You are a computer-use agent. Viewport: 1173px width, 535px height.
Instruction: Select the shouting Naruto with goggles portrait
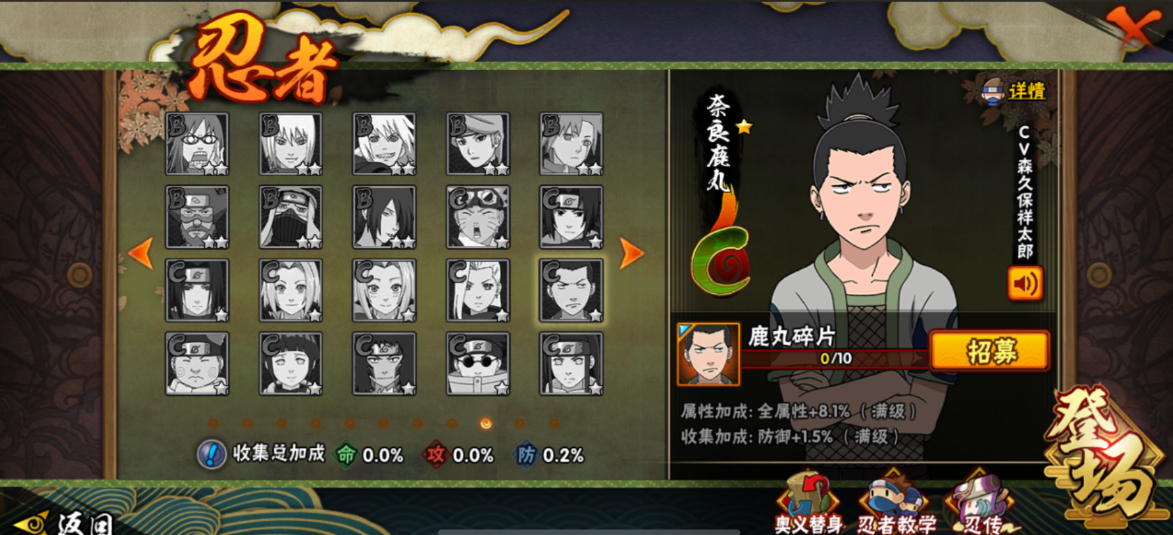478,217
